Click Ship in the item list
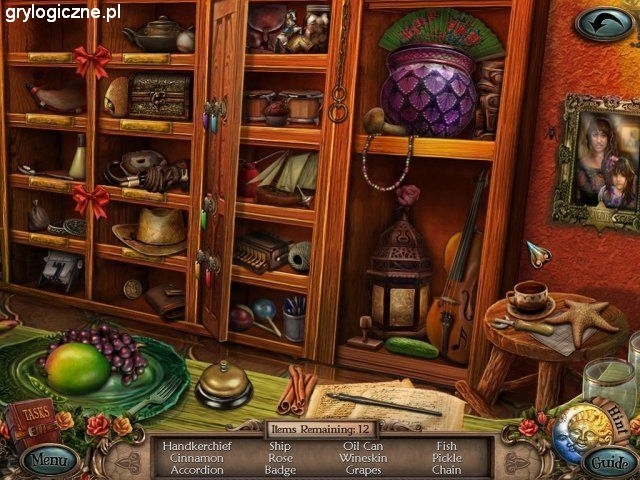The height and width of the screenshot is (480, 640). pos(280,446)
